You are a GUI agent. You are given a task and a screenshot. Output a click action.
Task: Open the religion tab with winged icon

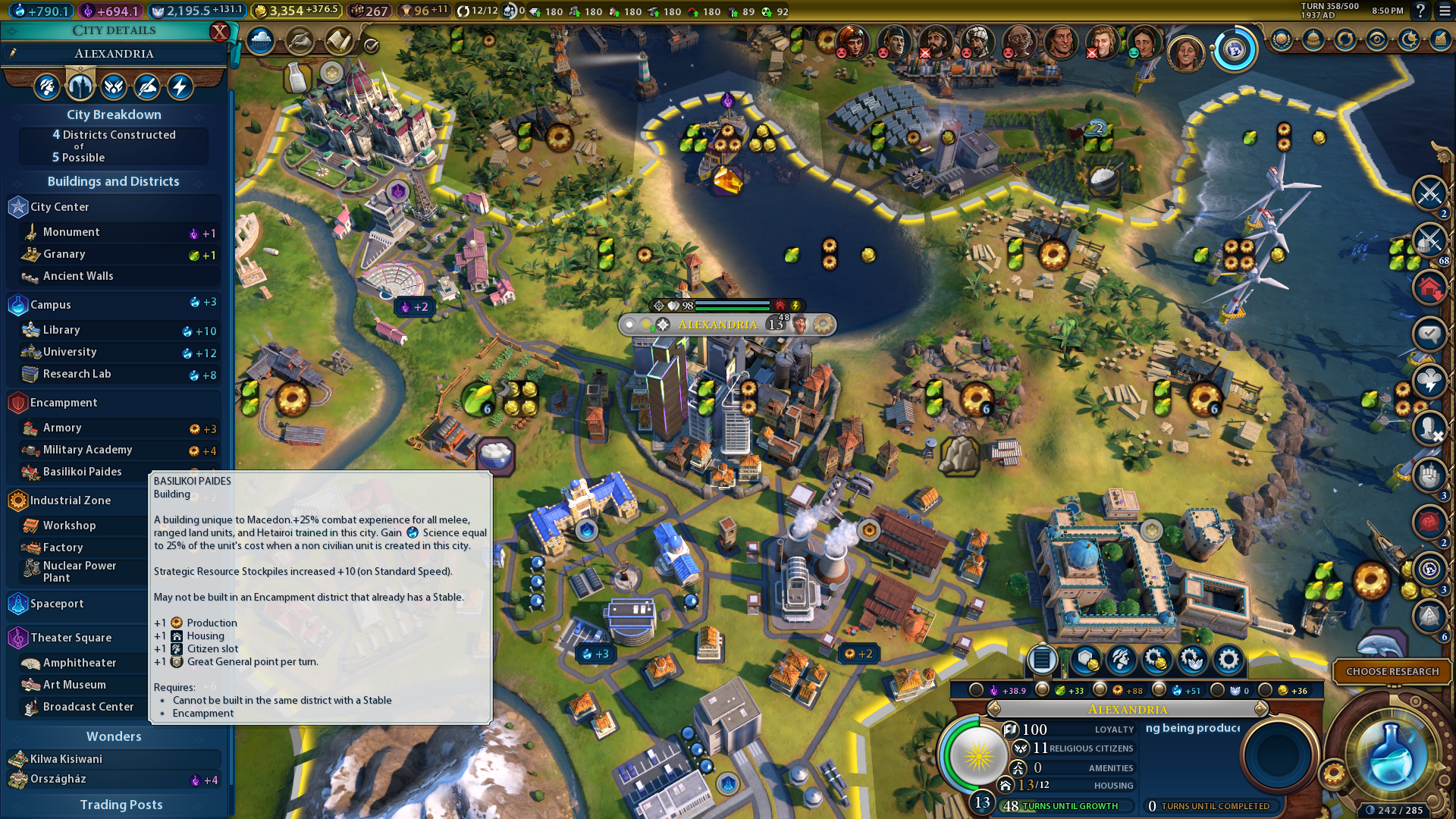[x=114, y=87]
